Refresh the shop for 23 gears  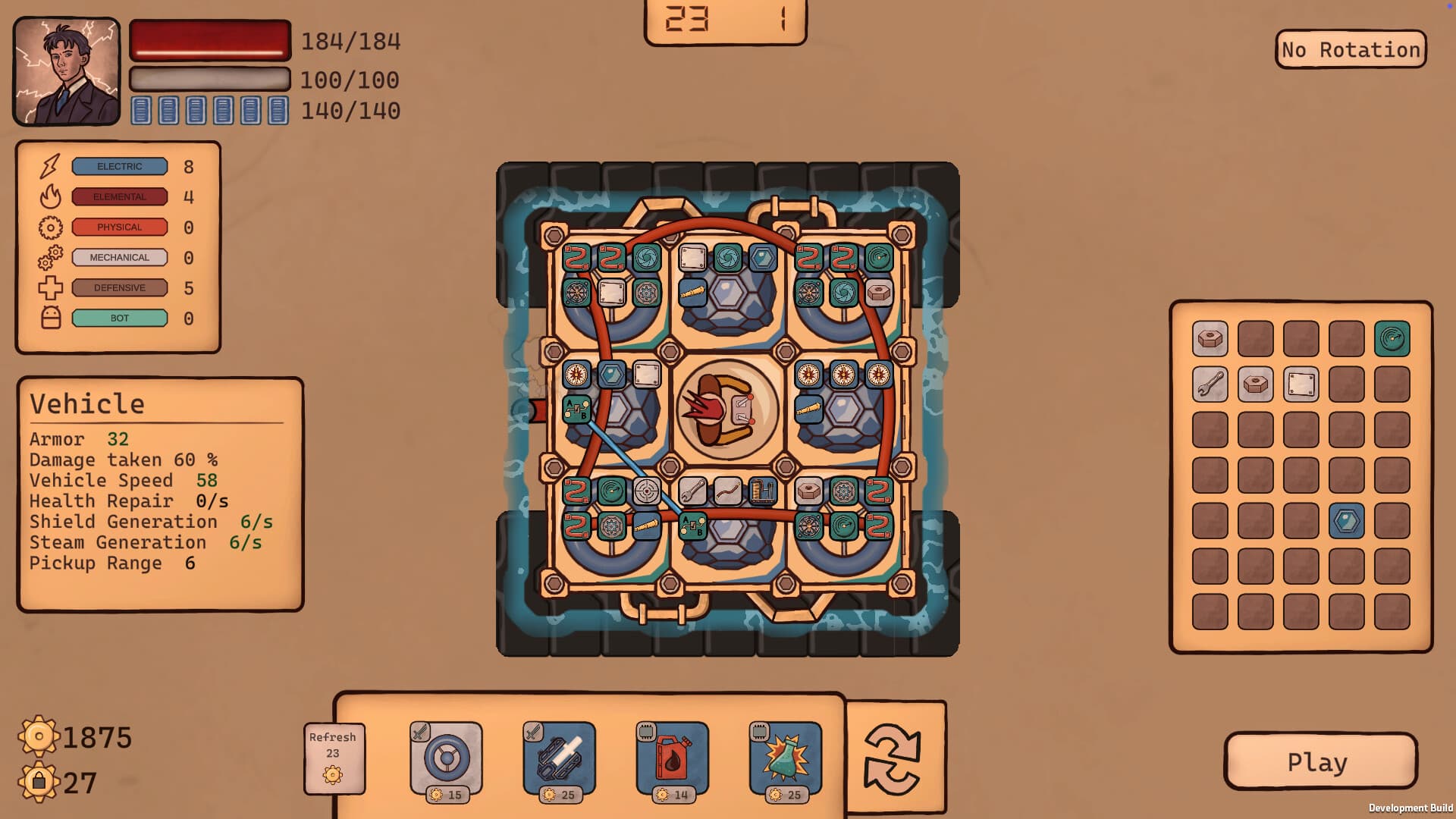pyautogui.click(x=333, y=758)
